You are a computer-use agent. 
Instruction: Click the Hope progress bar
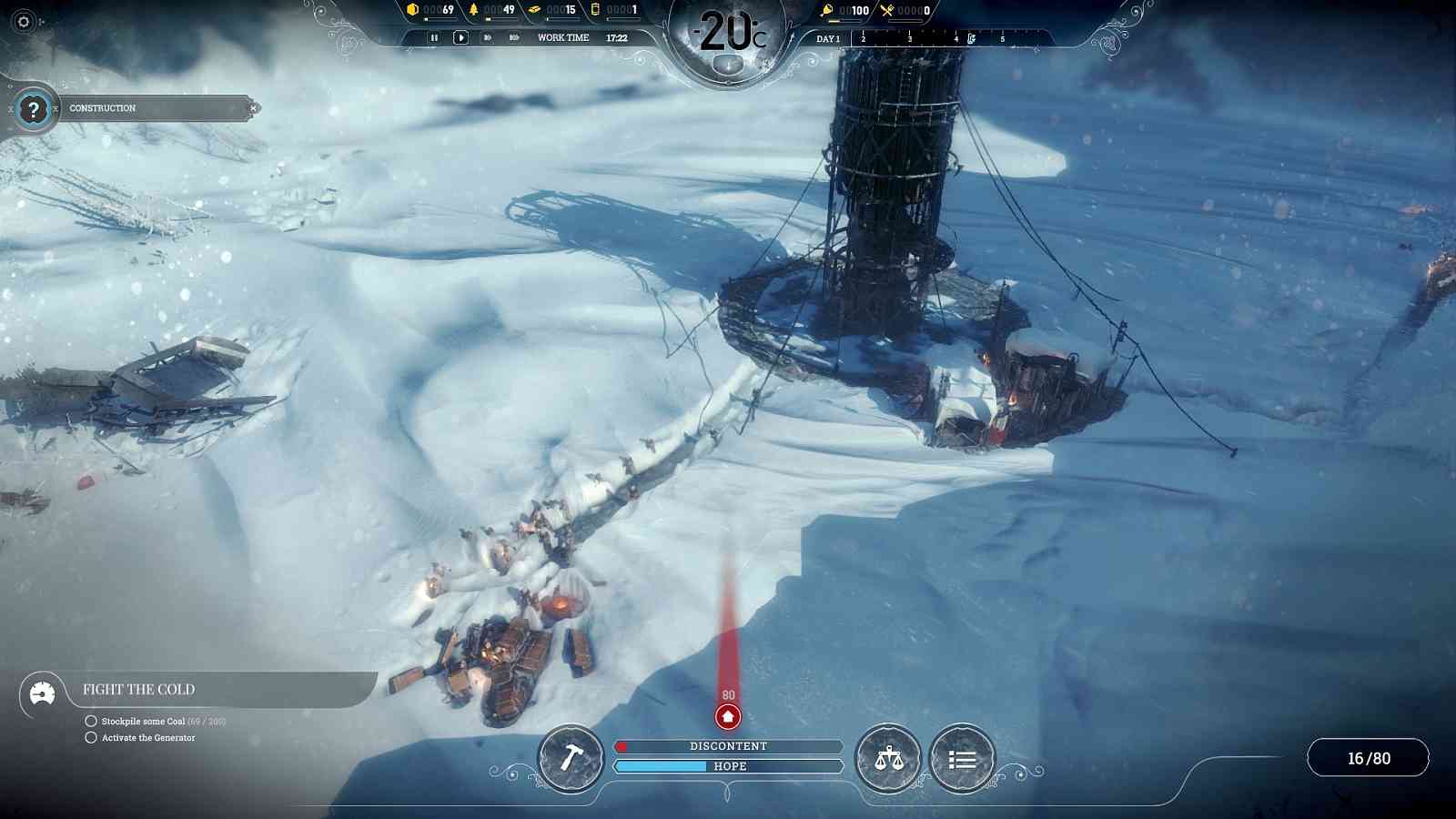pyautogui.click(x=728, y=766)
